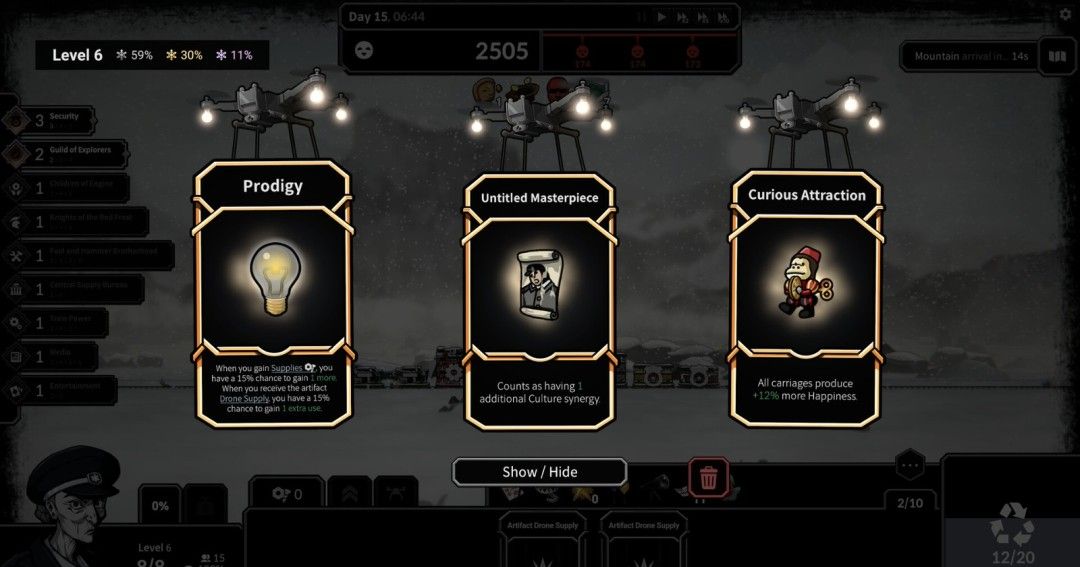
Task: Set normal speed with the single-arrow play button
Action: [661, 17]
